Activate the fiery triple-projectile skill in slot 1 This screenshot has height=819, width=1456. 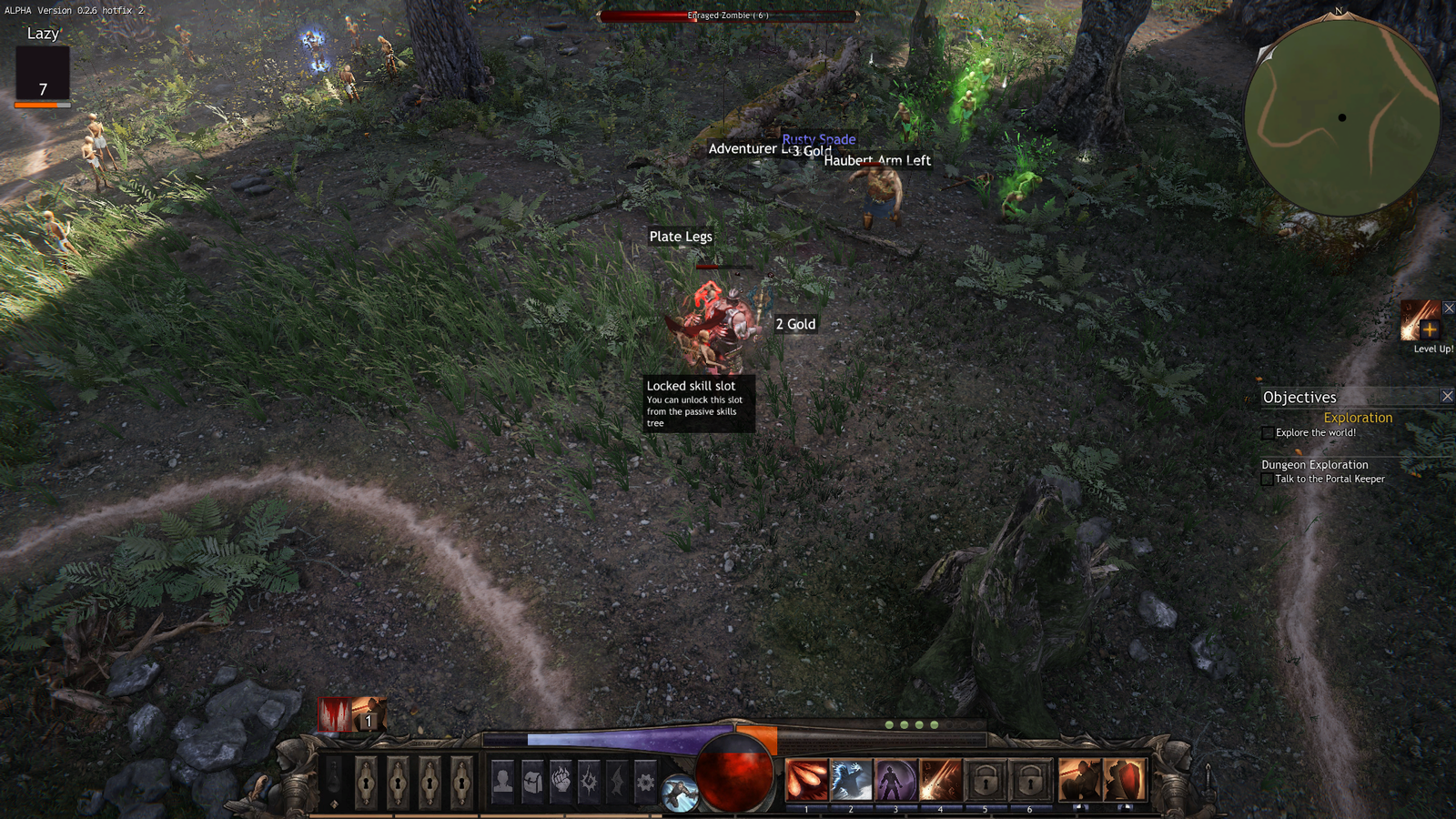pyautogui.click(x=806, y=781)
